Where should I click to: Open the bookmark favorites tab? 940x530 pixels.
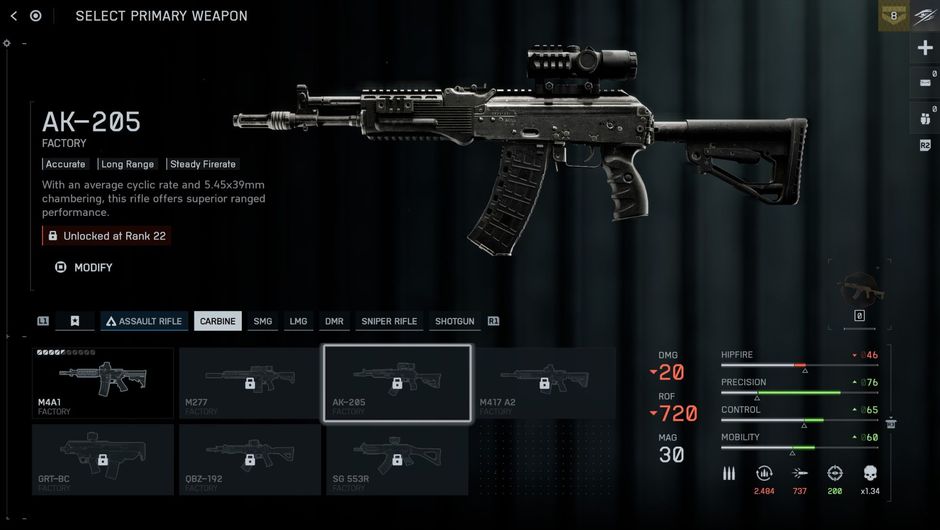(x=75, y=321)
